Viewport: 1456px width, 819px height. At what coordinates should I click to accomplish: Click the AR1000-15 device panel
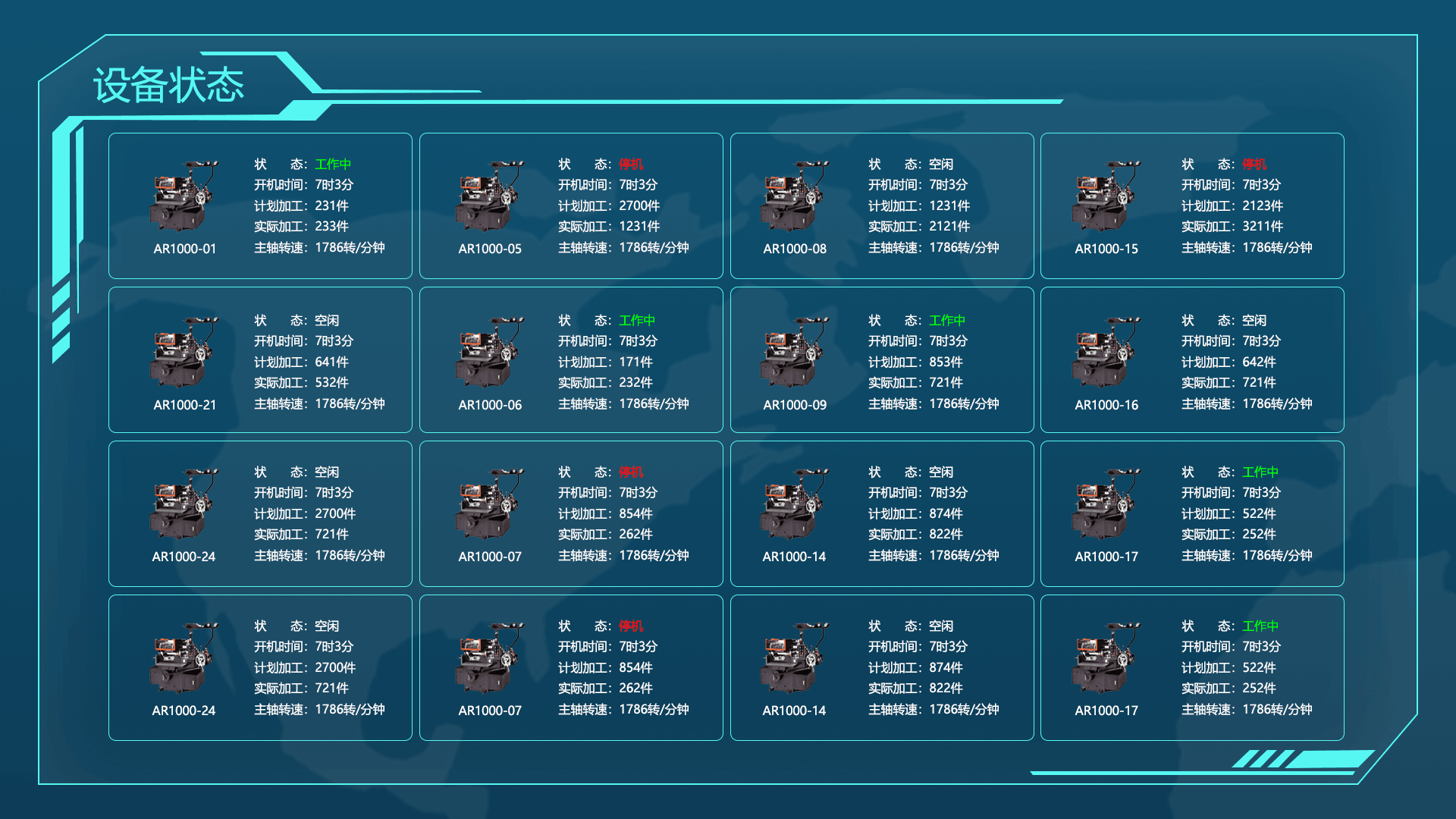[x=1192, y=206]
